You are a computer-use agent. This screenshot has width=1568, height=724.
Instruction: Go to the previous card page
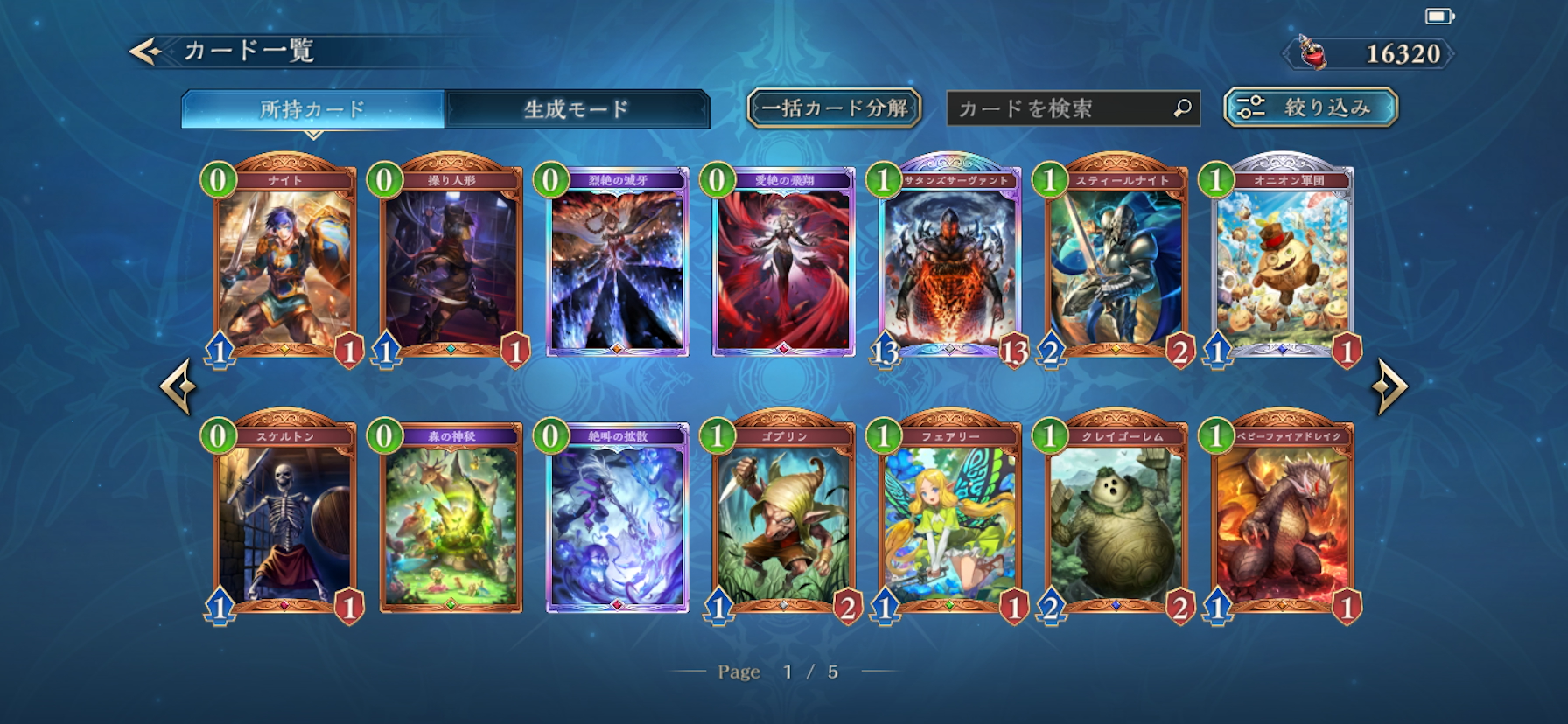pos(178,386)
